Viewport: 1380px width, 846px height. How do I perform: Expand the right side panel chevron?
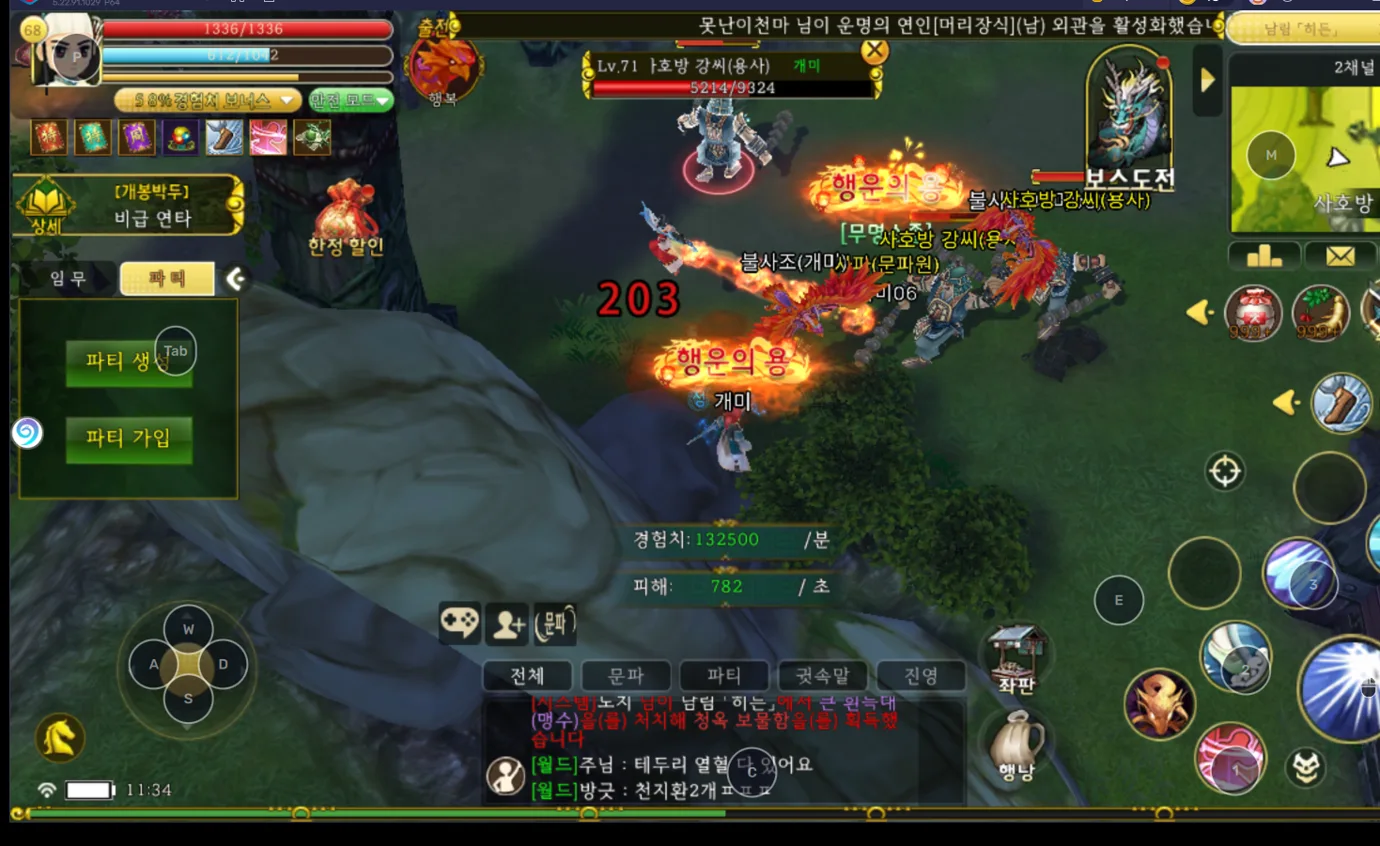[1207, 81]
